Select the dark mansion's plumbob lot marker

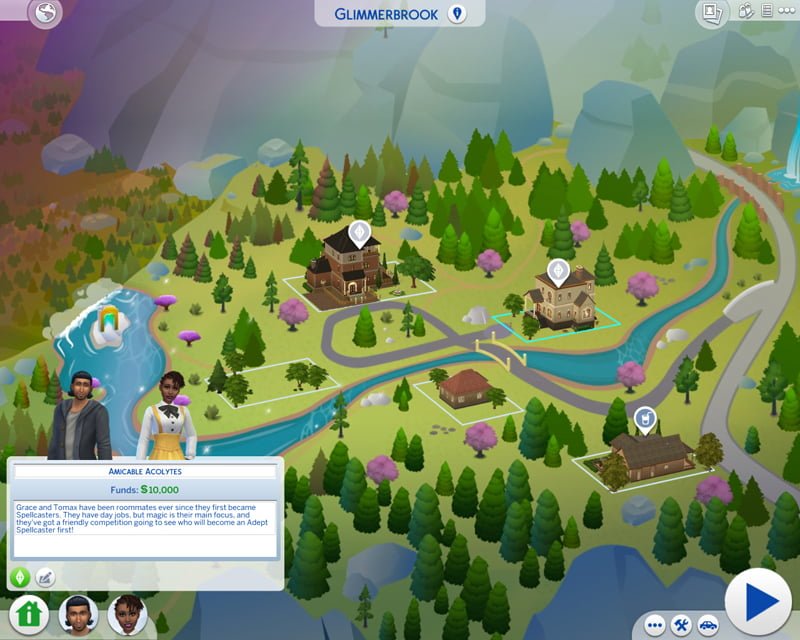click(358, 234)
